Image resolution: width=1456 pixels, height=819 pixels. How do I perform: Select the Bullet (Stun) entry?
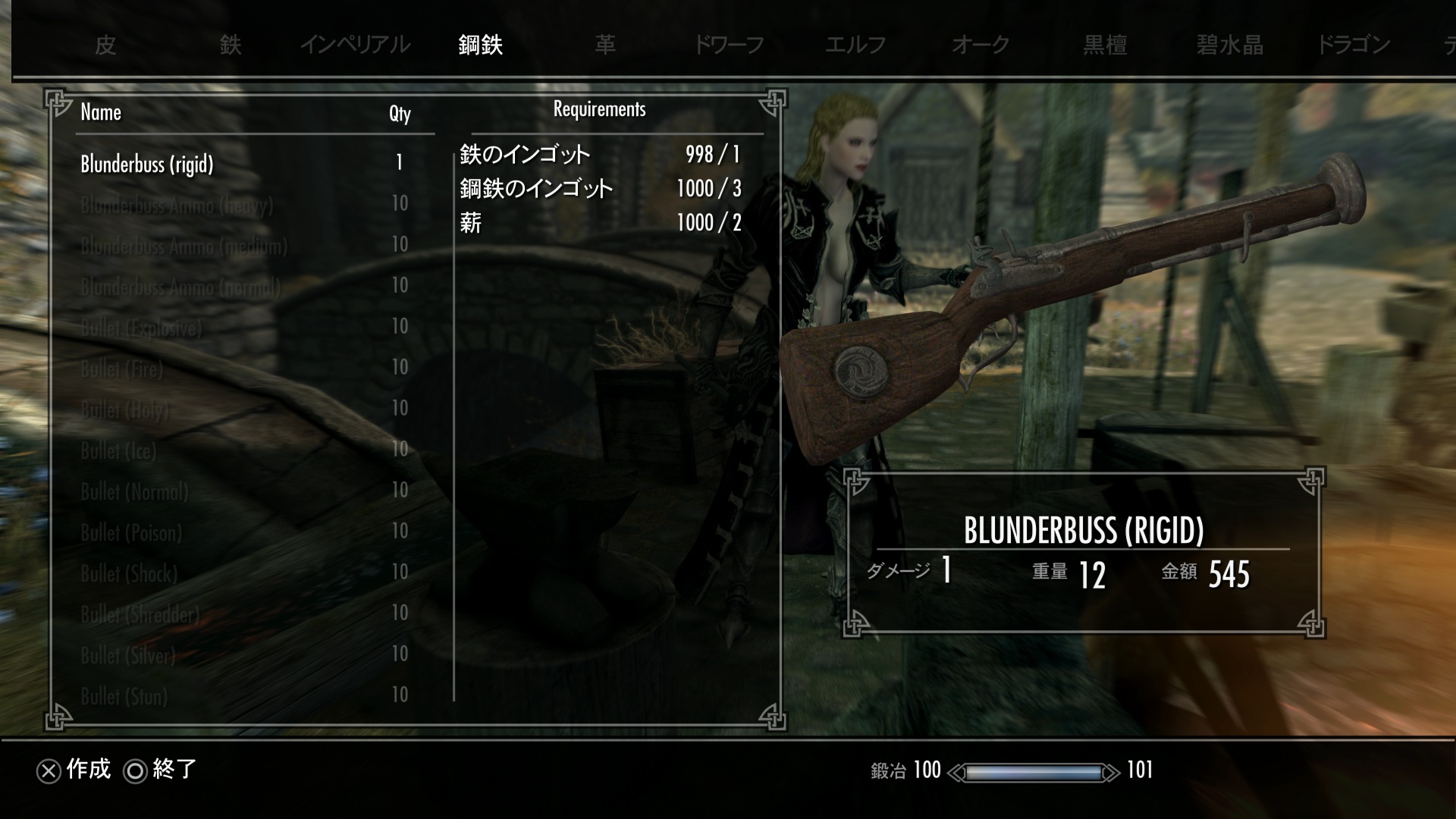[x=124, y=696]
